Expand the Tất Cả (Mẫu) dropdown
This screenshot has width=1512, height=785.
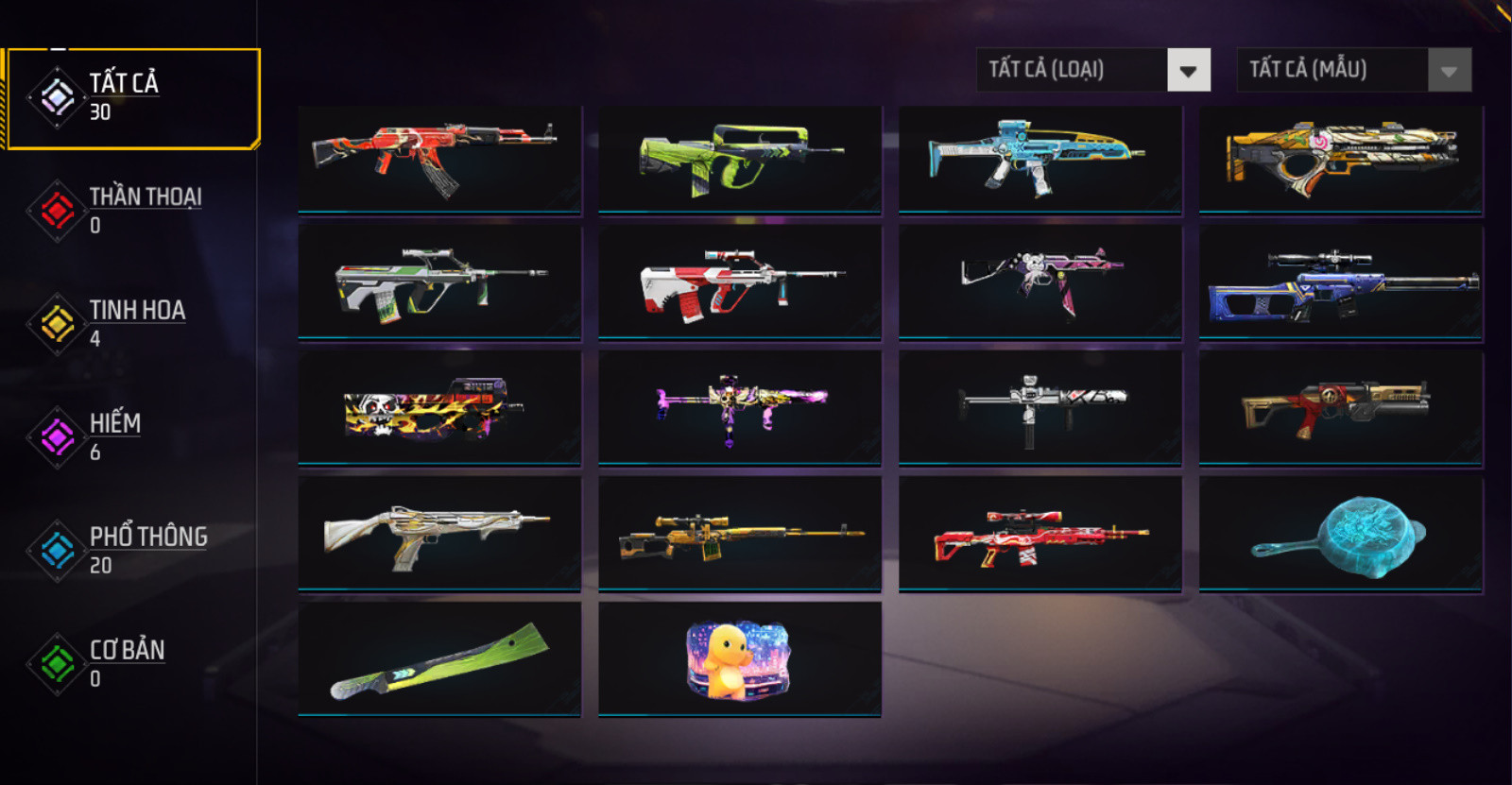coord(1353,70)
